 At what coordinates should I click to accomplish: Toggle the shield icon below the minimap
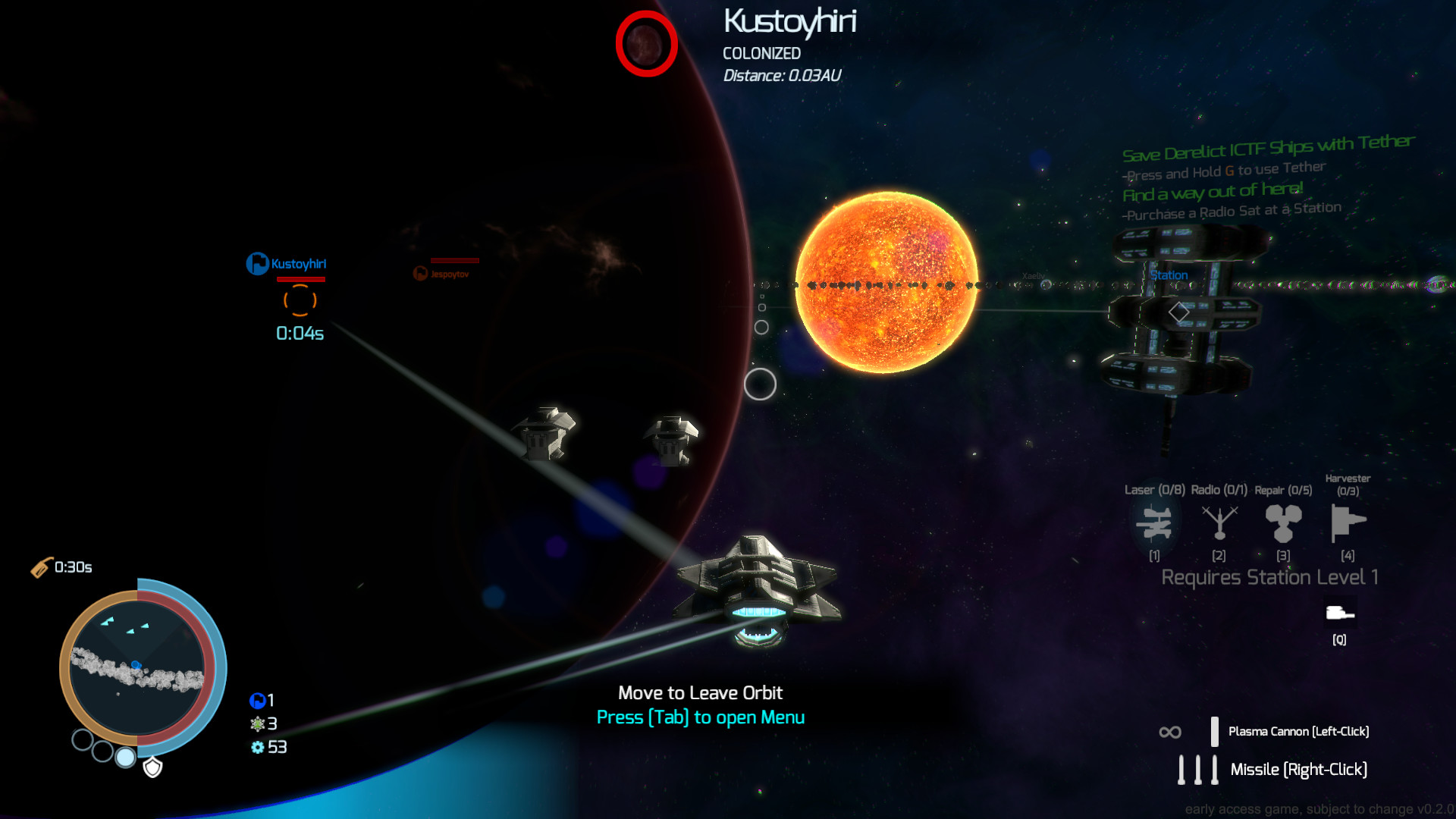(x=152, y=768)
